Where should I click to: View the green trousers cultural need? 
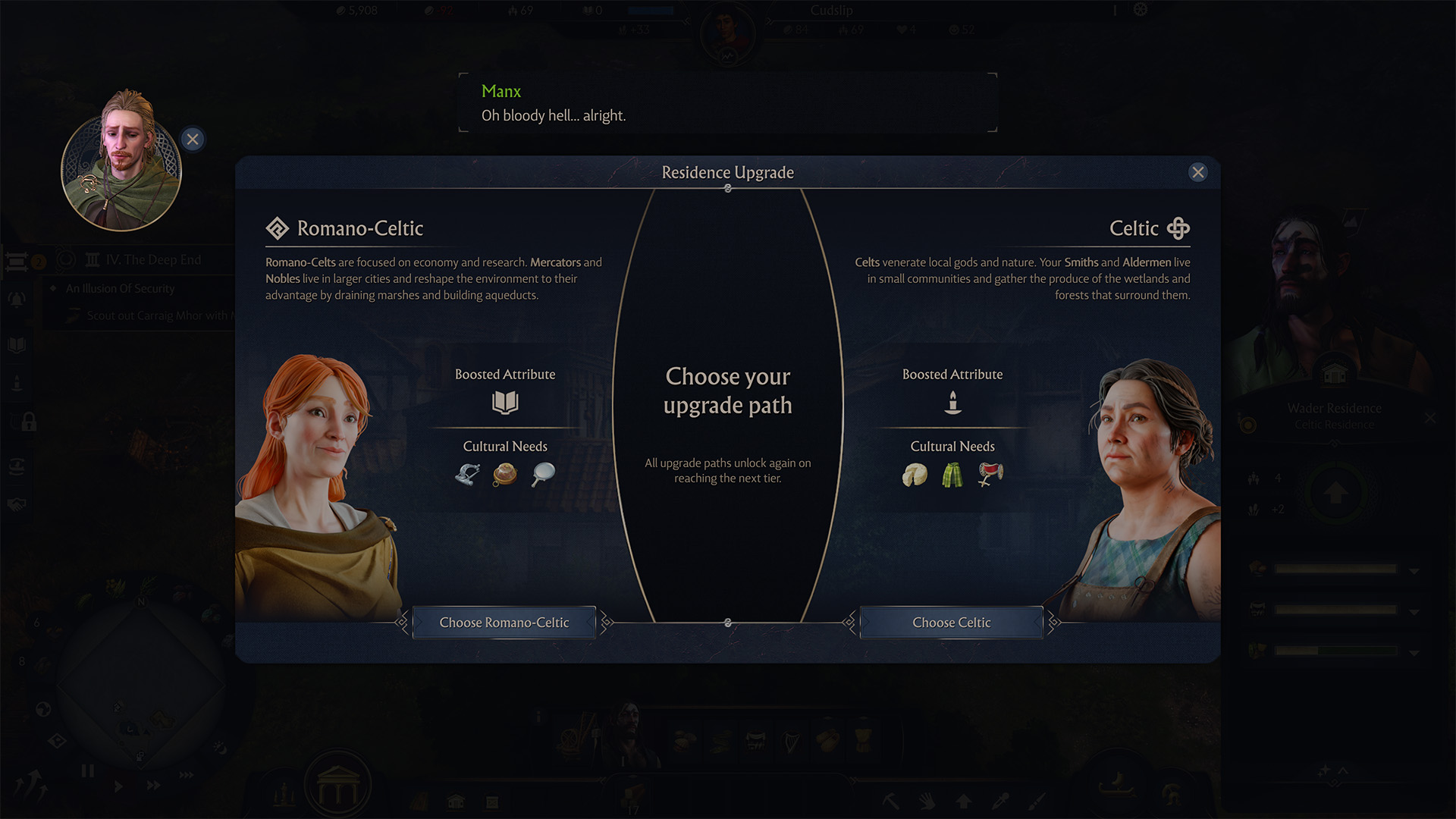[952, 475]
